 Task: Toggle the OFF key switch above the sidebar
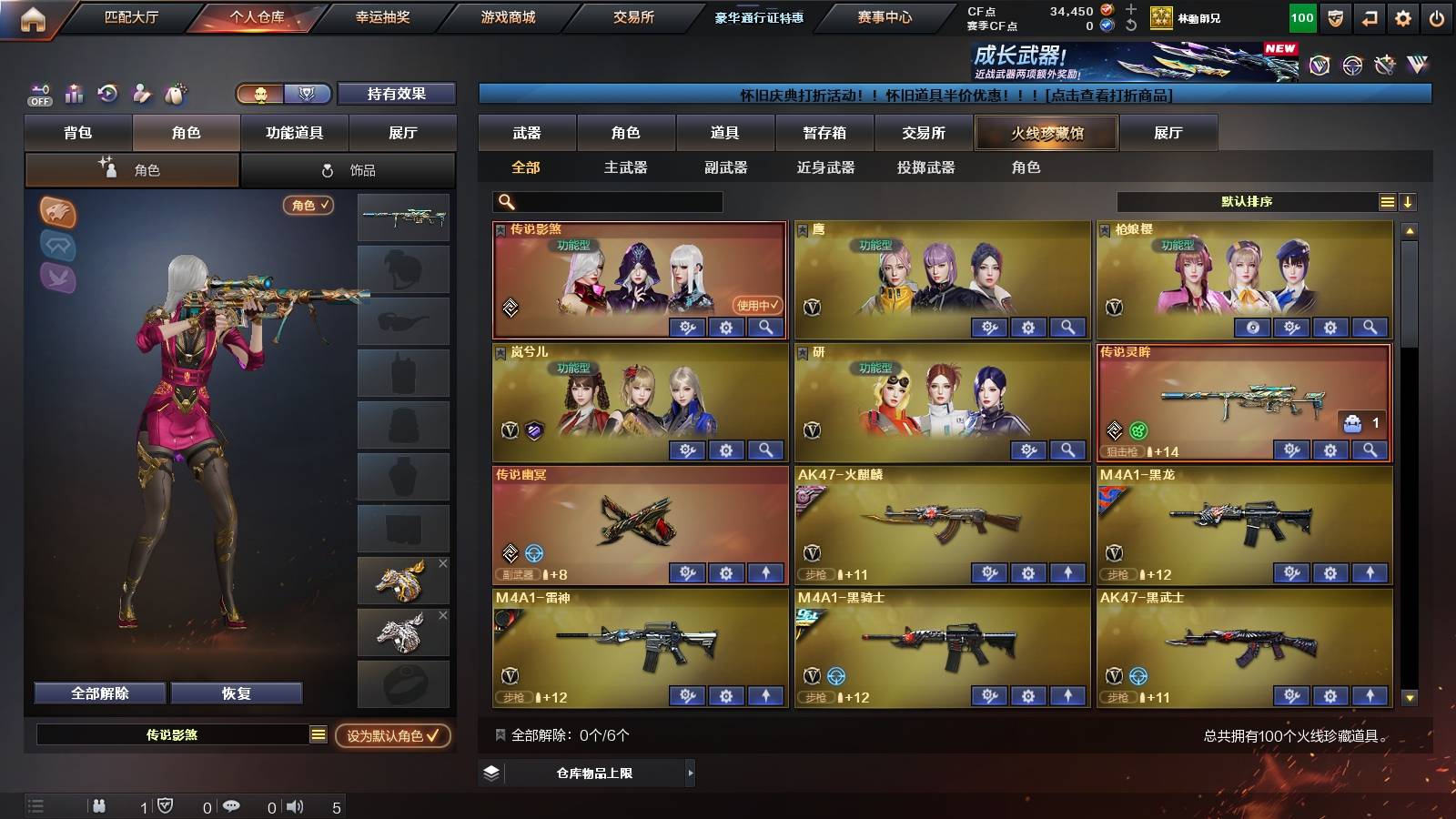pos(38,92)
